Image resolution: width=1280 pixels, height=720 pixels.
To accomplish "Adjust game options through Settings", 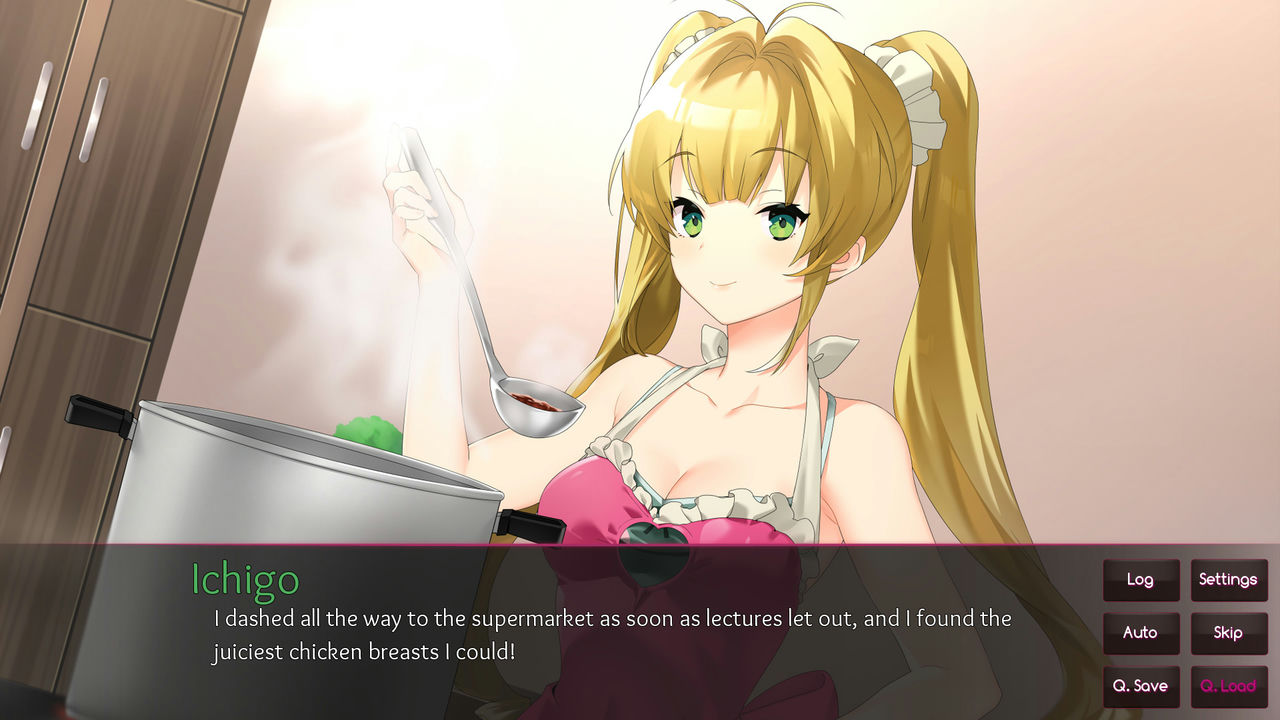I will tap(1229, 580).
